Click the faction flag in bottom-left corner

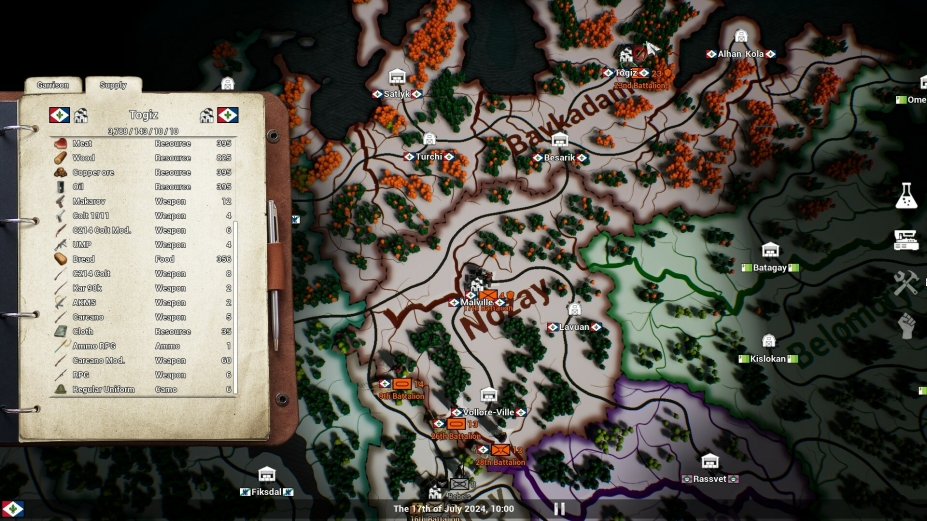[x=12, y=509]
